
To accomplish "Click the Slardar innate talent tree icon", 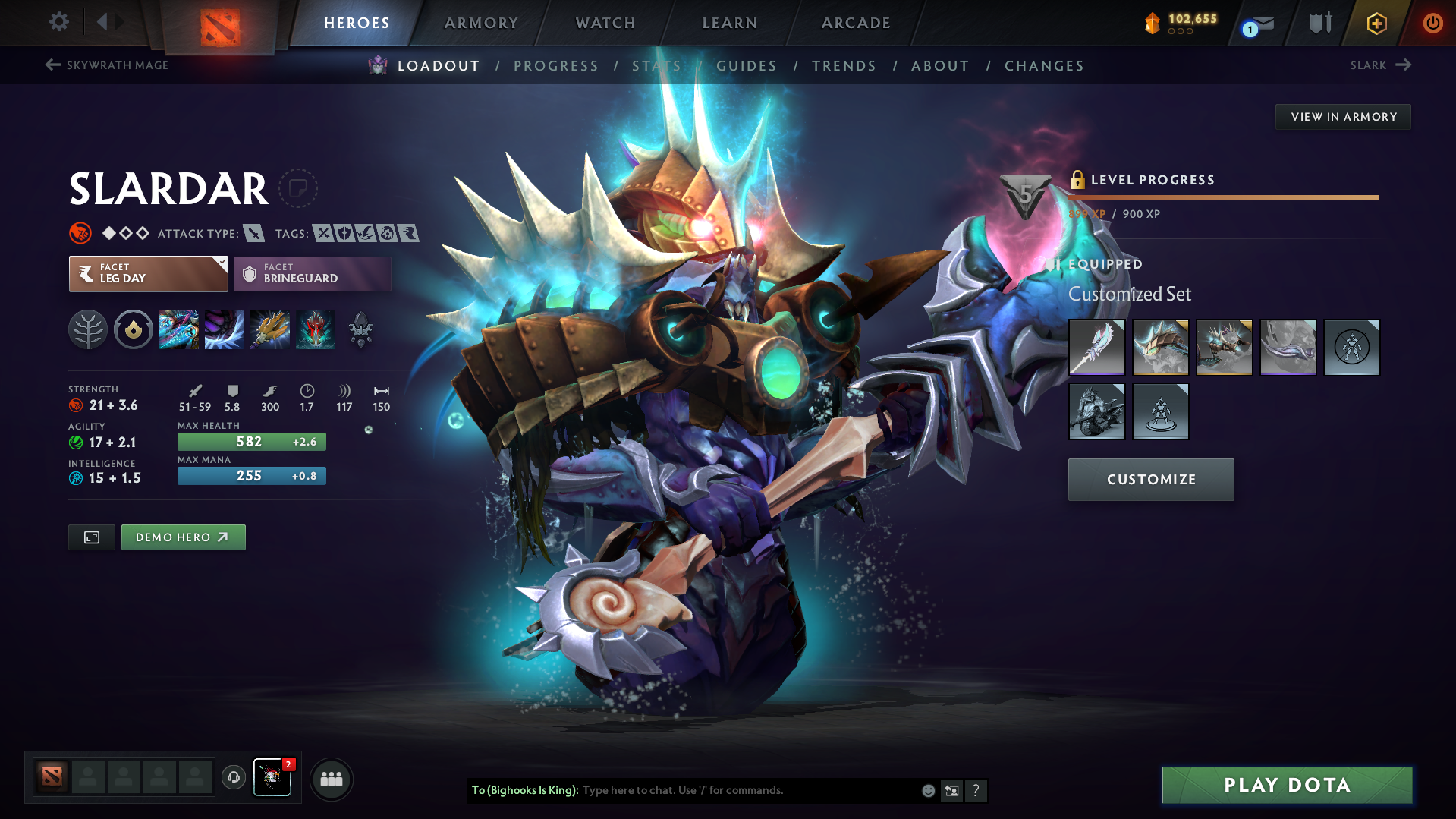I will click(87, 329).
